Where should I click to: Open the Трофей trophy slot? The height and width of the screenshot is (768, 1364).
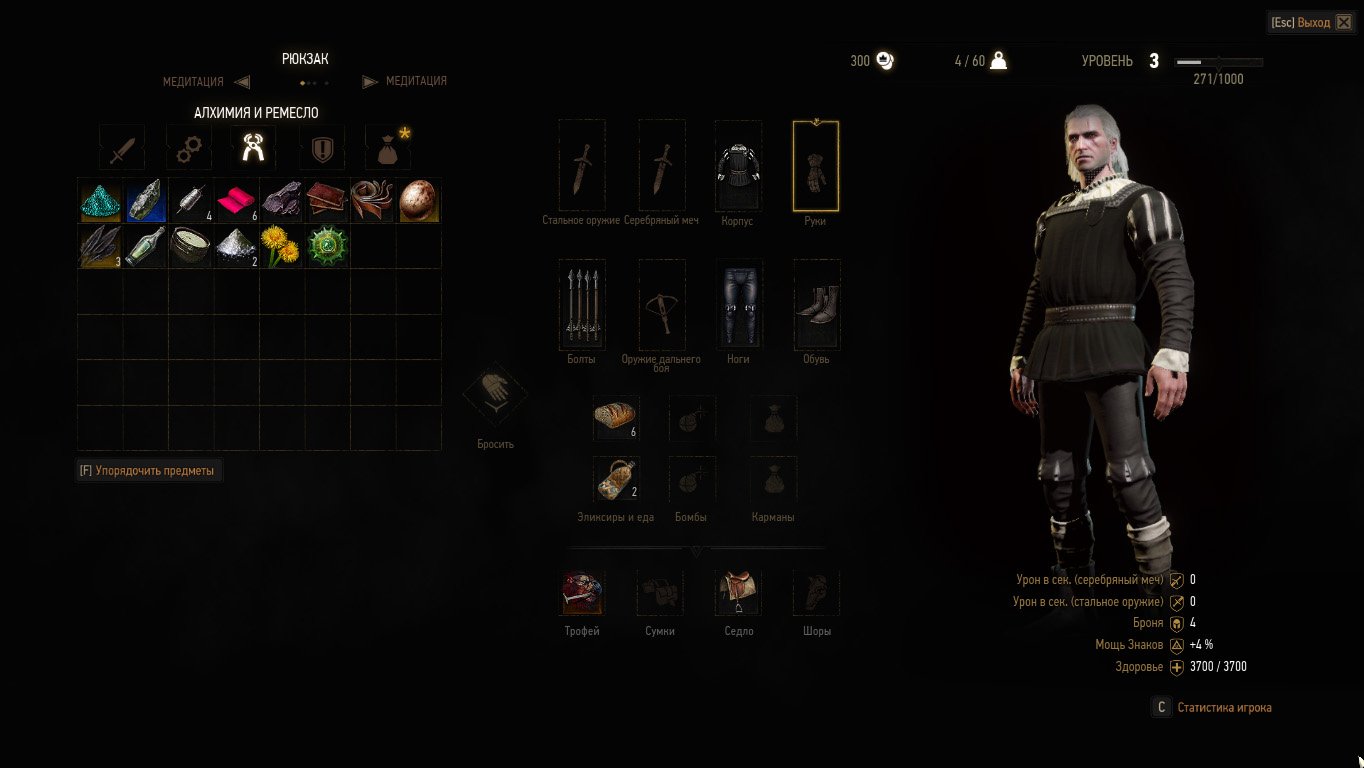click(x=582, y=593)
